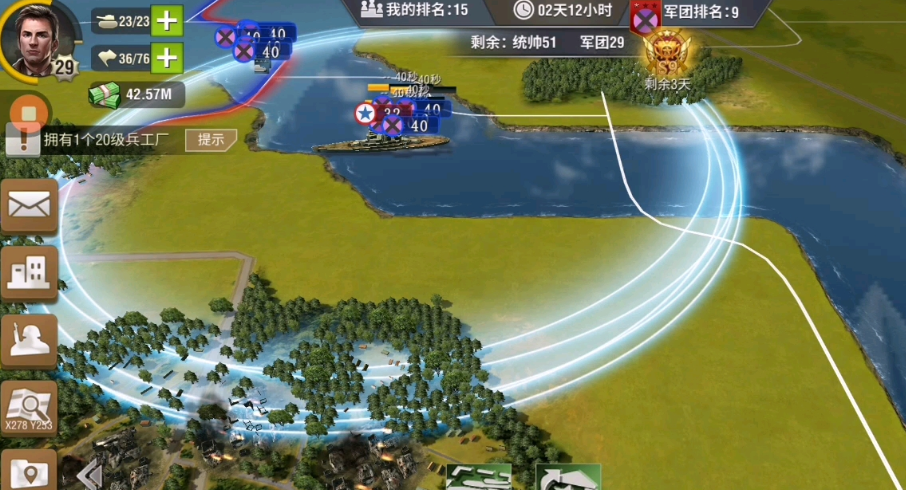
Task: Open the commander portrait profile
Action: (38, 37)
